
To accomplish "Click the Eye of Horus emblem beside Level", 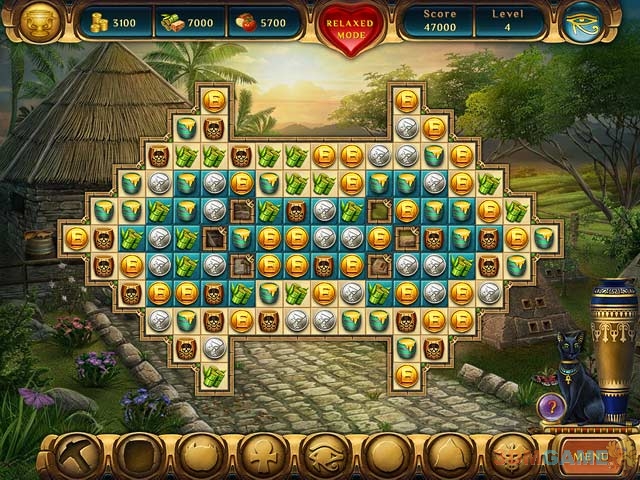I will tap(583, 23).
